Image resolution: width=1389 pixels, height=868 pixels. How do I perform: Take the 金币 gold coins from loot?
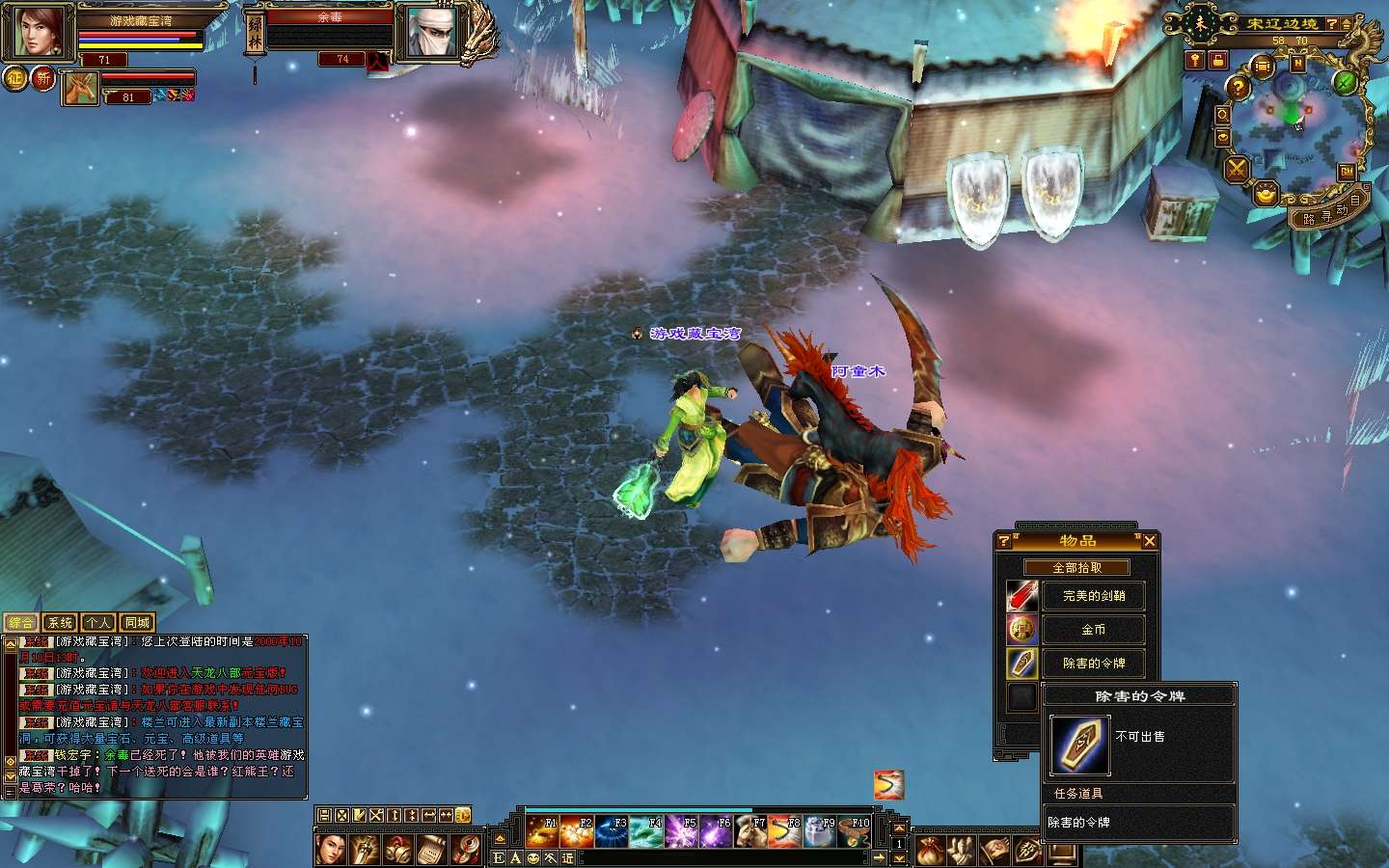coord(1093,630)
